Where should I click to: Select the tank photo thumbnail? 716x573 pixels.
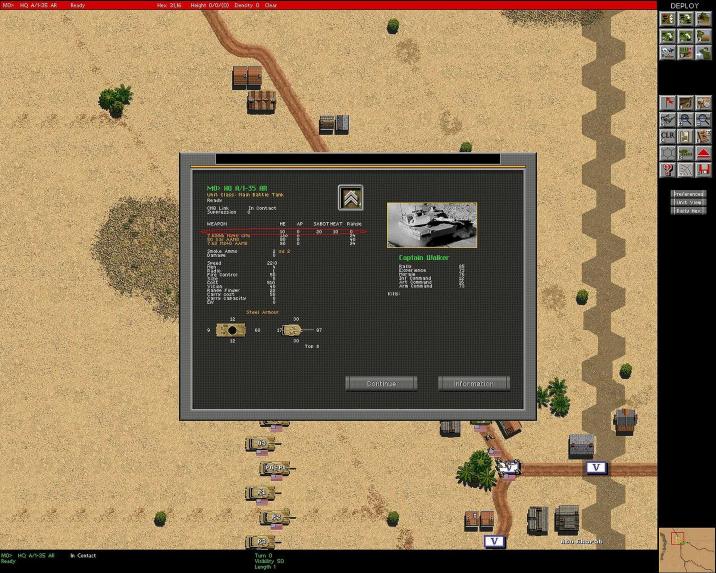tap(431, 224)
